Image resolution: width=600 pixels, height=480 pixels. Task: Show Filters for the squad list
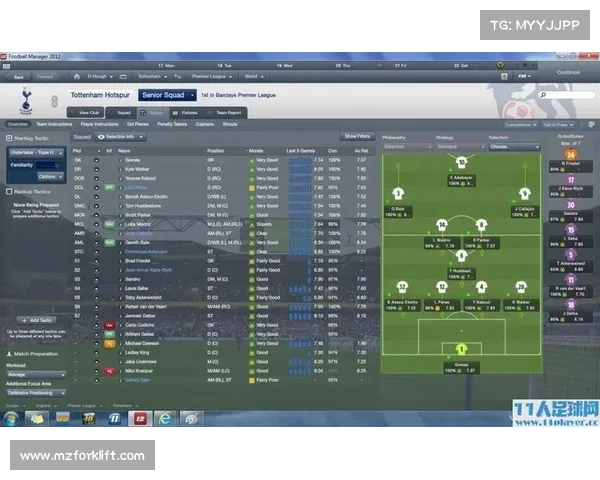coord(357,135)
